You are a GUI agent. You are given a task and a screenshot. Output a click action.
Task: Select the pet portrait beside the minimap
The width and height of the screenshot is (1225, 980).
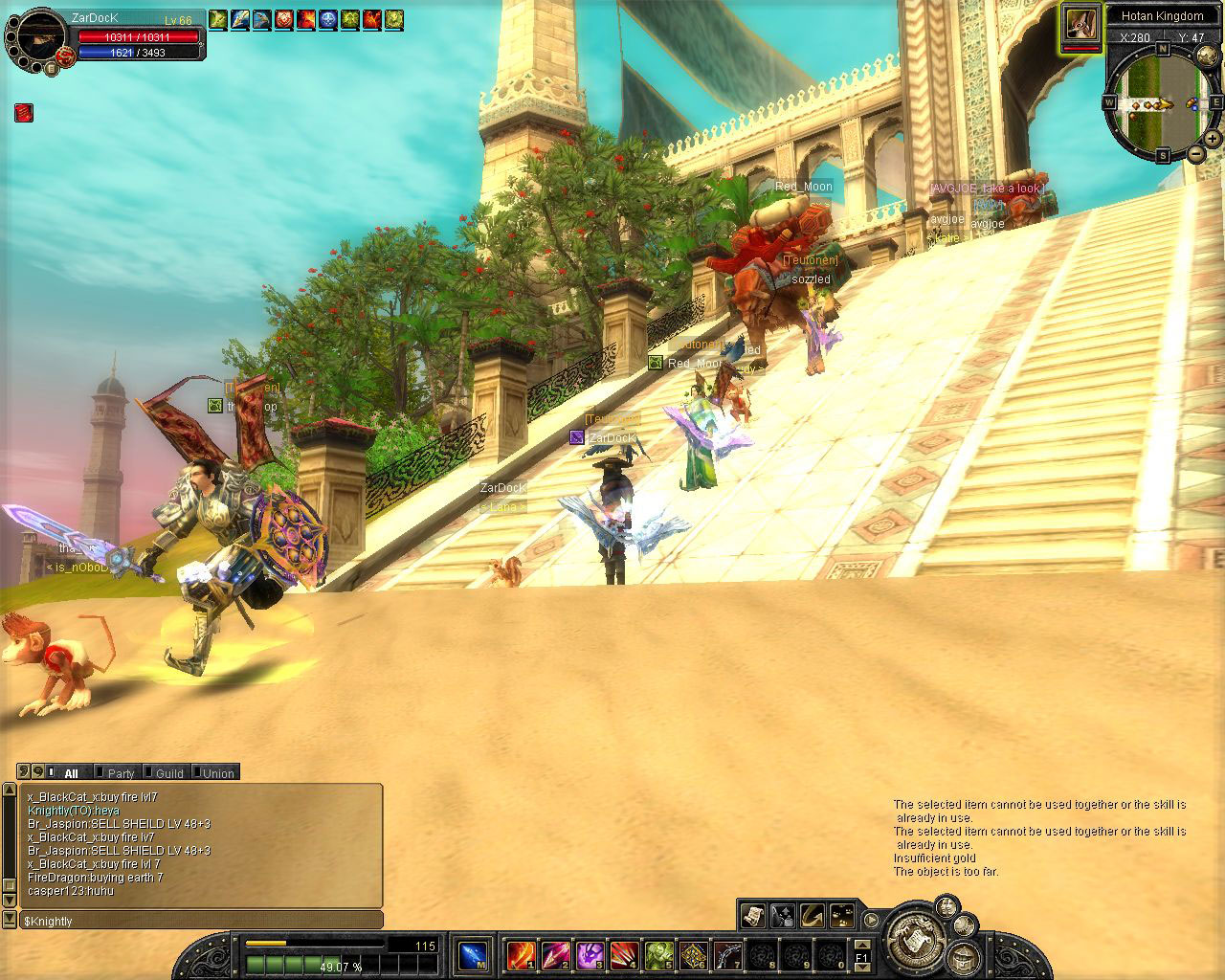(x=1080, y=26)
